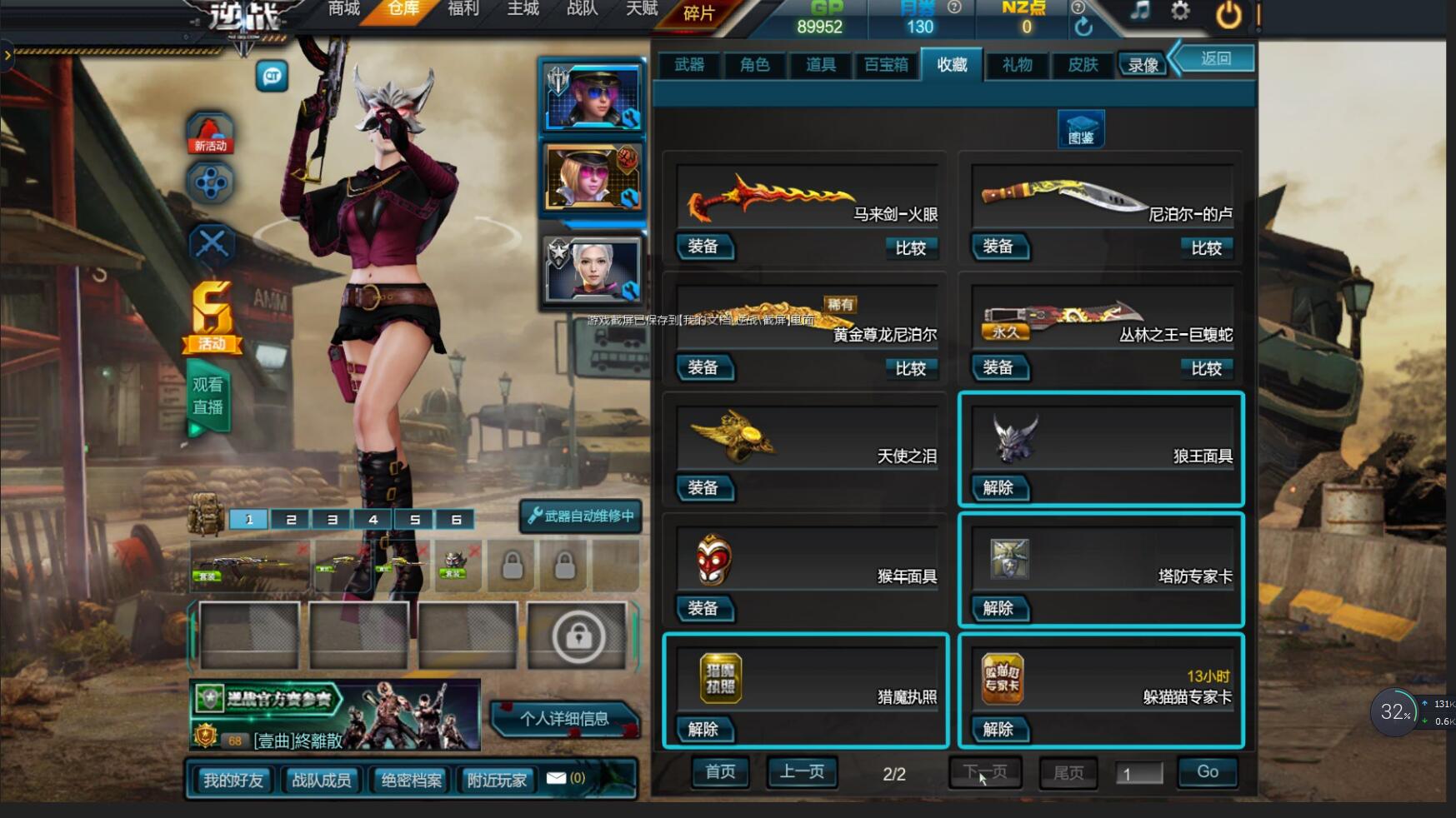
Task: Open 我的好友 friends list
Action: (233, 781)
